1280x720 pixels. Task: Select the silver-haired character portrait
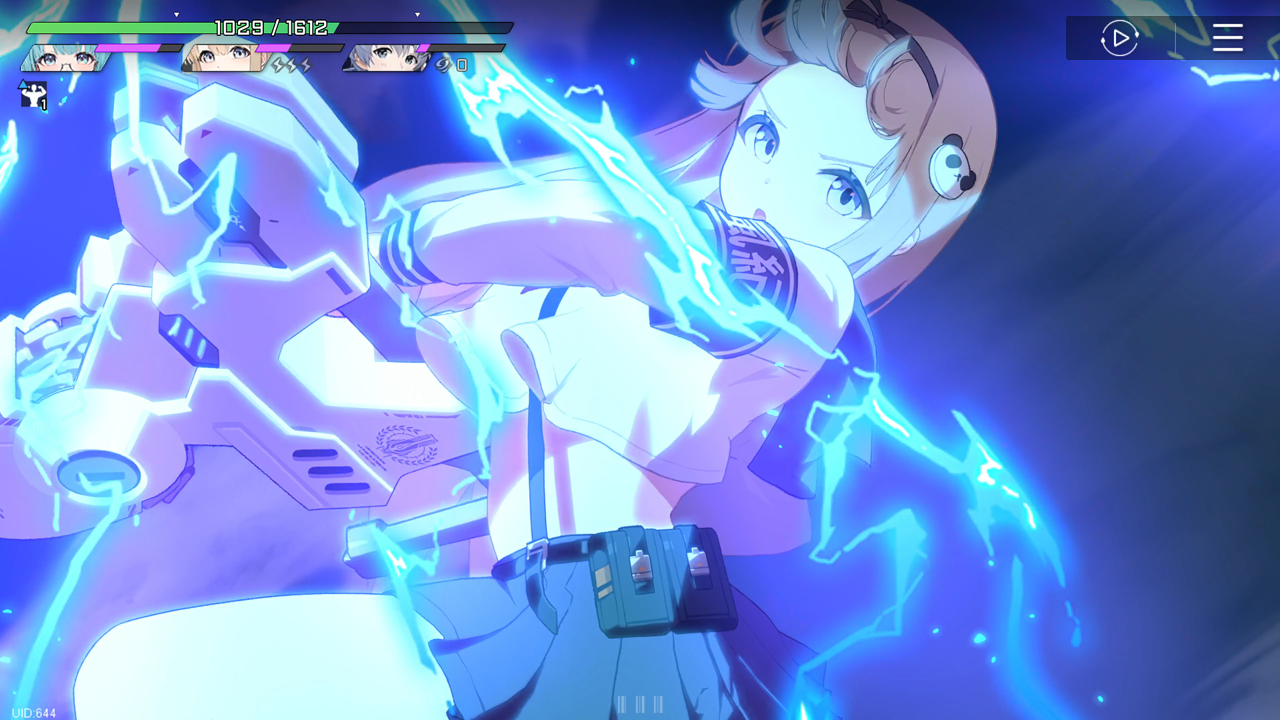pyautogui.click(x=385, y=59)
